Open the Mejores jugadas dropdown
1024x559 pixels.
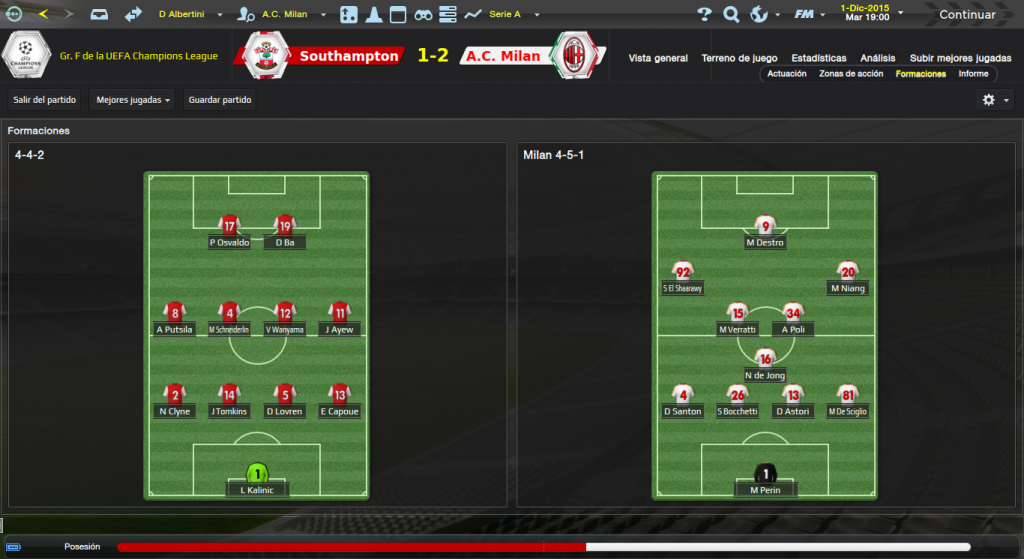(x=133, y=100)
